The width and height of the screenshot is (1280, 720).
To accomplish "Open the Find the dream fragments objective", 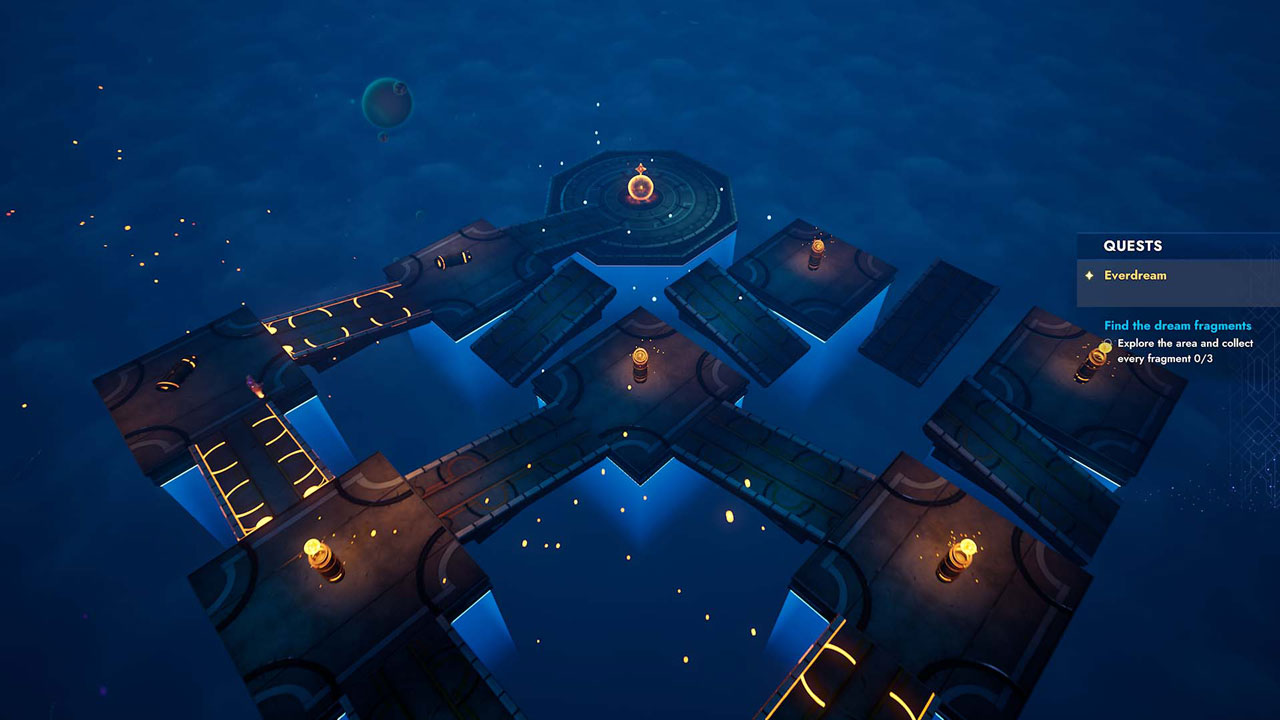I will pyautogui.click(x=1177, y=326).
